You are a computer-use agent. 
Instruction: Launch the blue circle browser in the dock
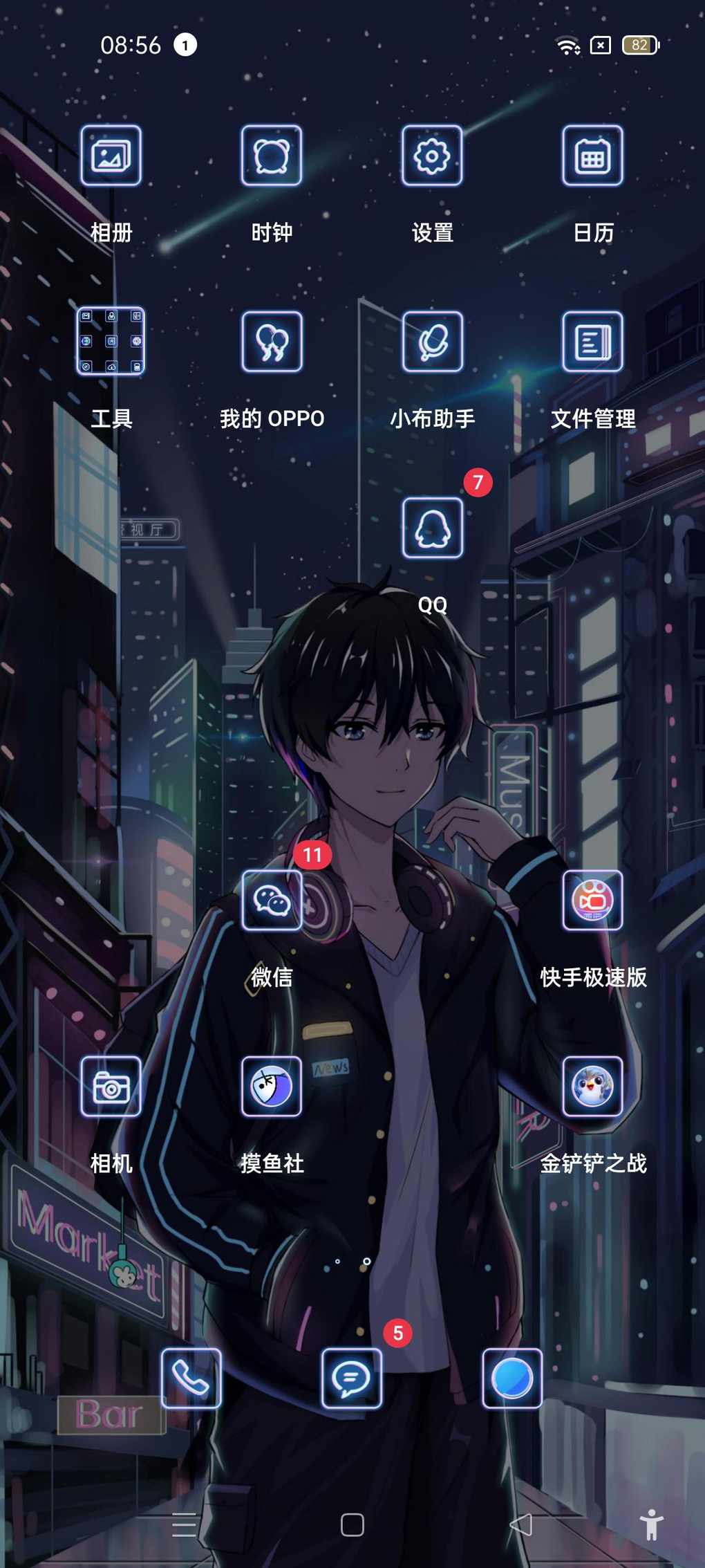tap(512, 1378)
